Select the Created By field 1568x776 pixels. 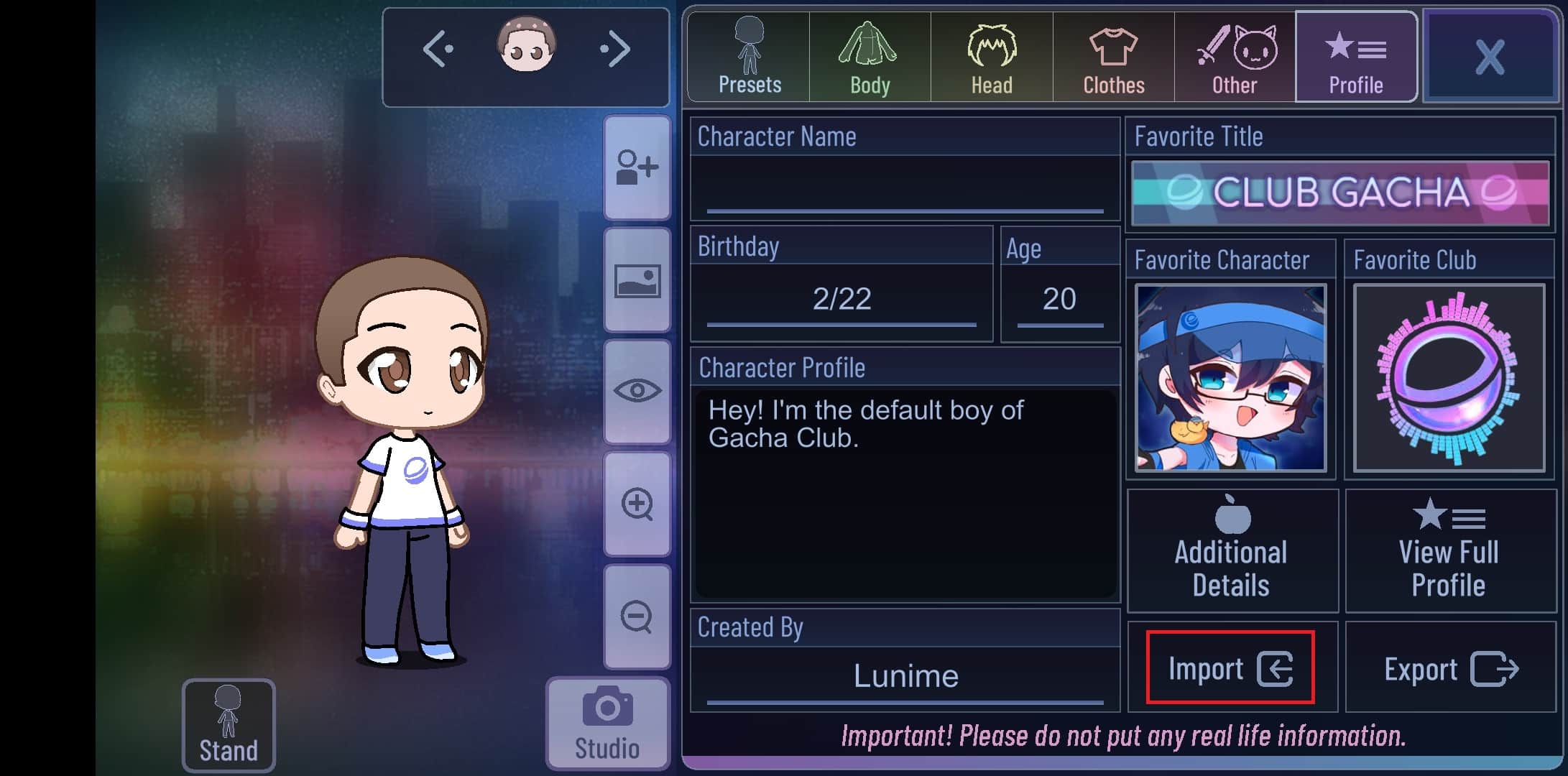click(905, 676)
